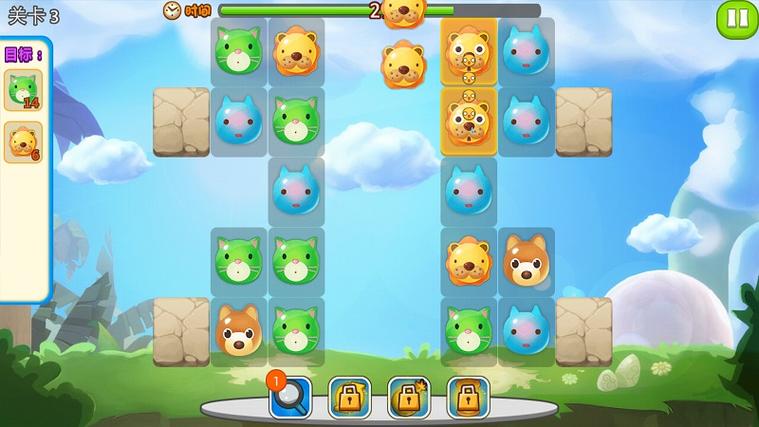Select the brown dog tile next to the lion

click(525, 260)
